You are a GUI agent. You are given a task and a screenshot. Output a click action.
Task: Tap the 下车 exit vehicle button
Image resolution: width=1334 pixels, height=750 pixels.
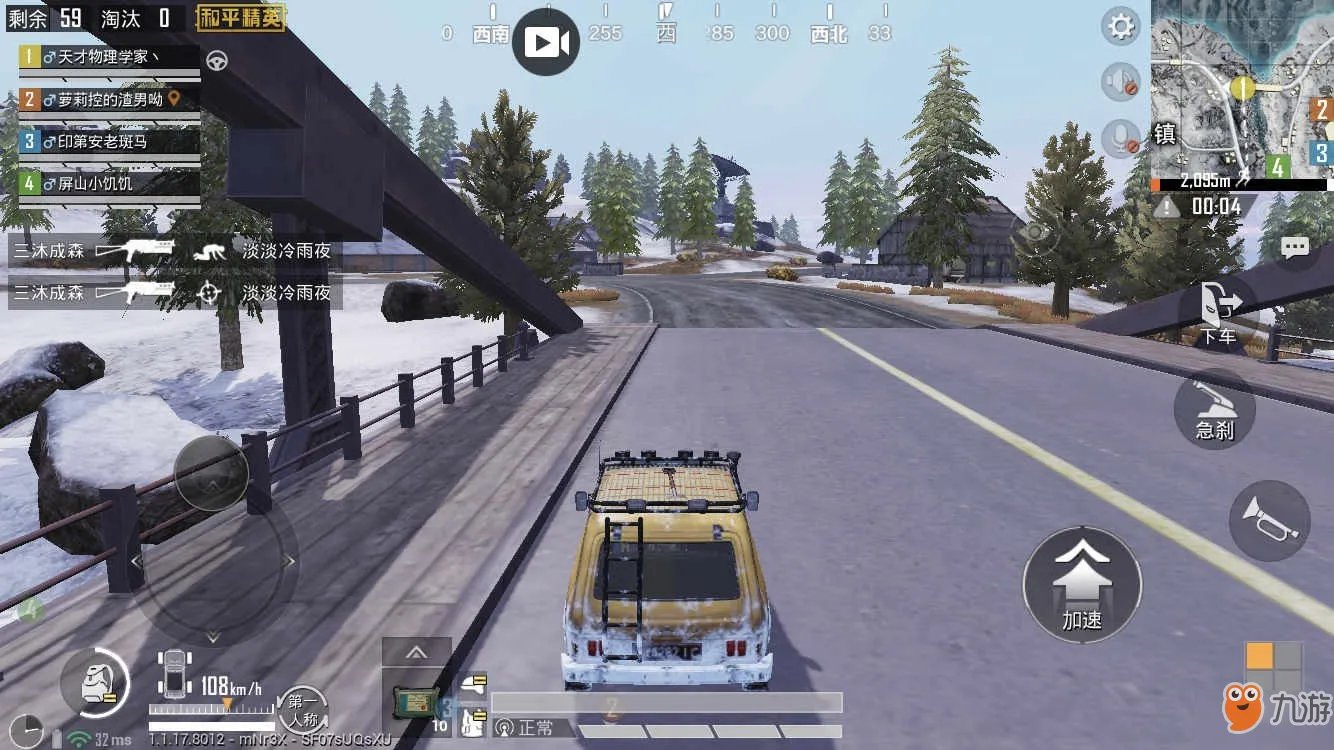point(1218,313)
